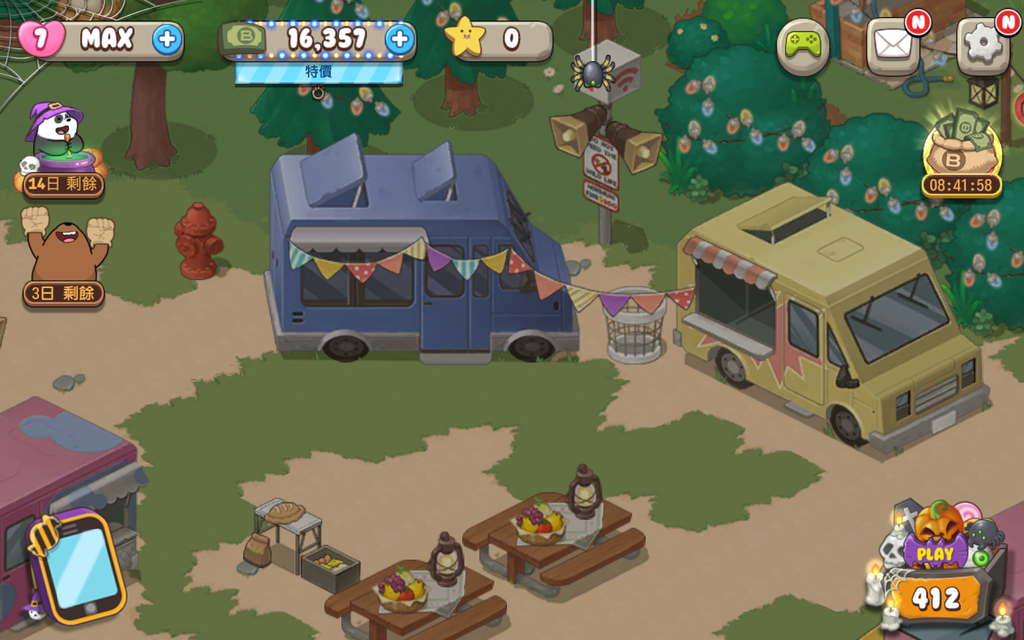Buy more cash using the plus button
Viewport: 1024px width, 640px height.
(399, 39)
